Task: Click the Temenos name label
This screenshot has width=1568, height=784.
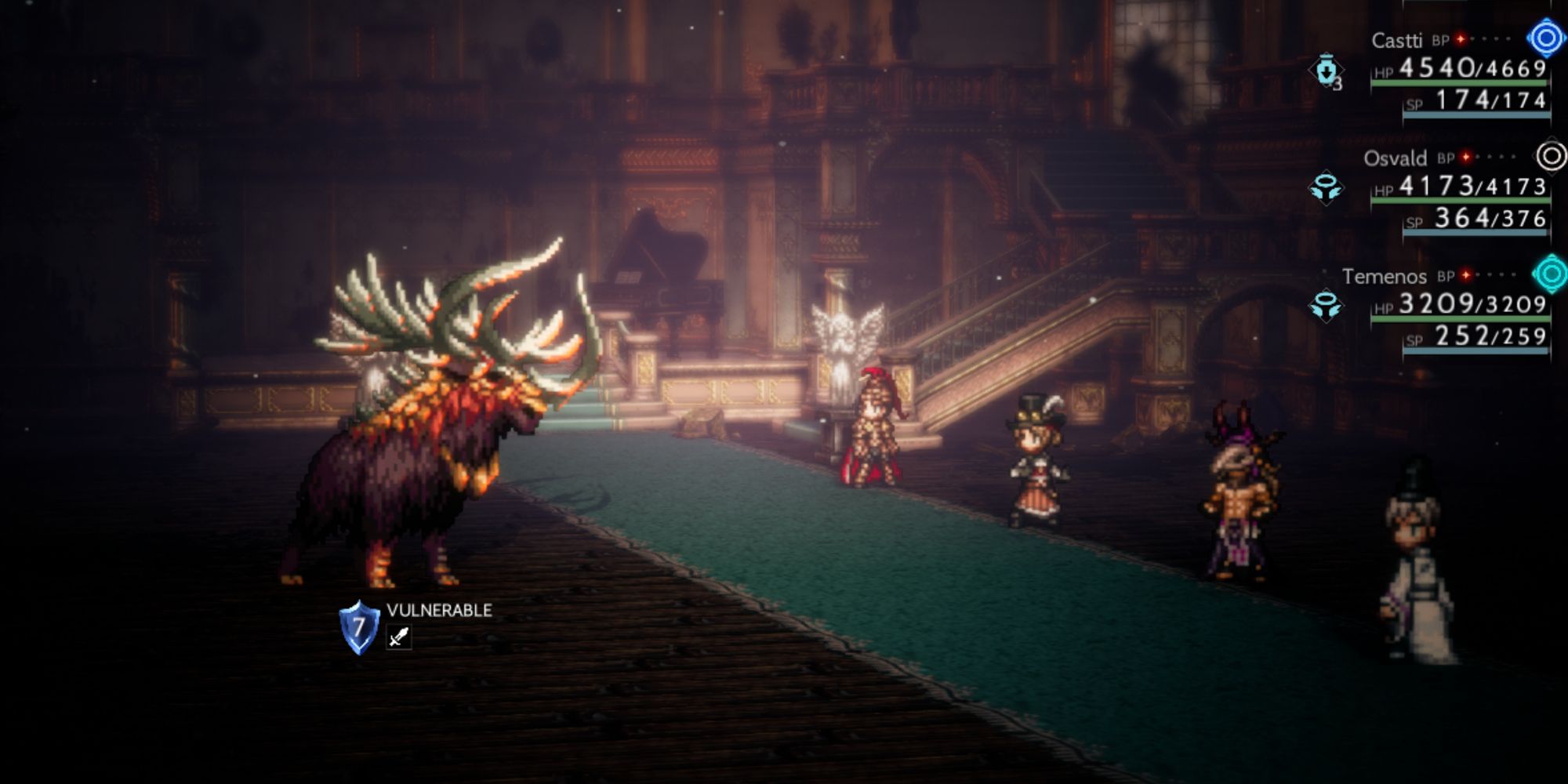Action: click(x=1385, y=275)
